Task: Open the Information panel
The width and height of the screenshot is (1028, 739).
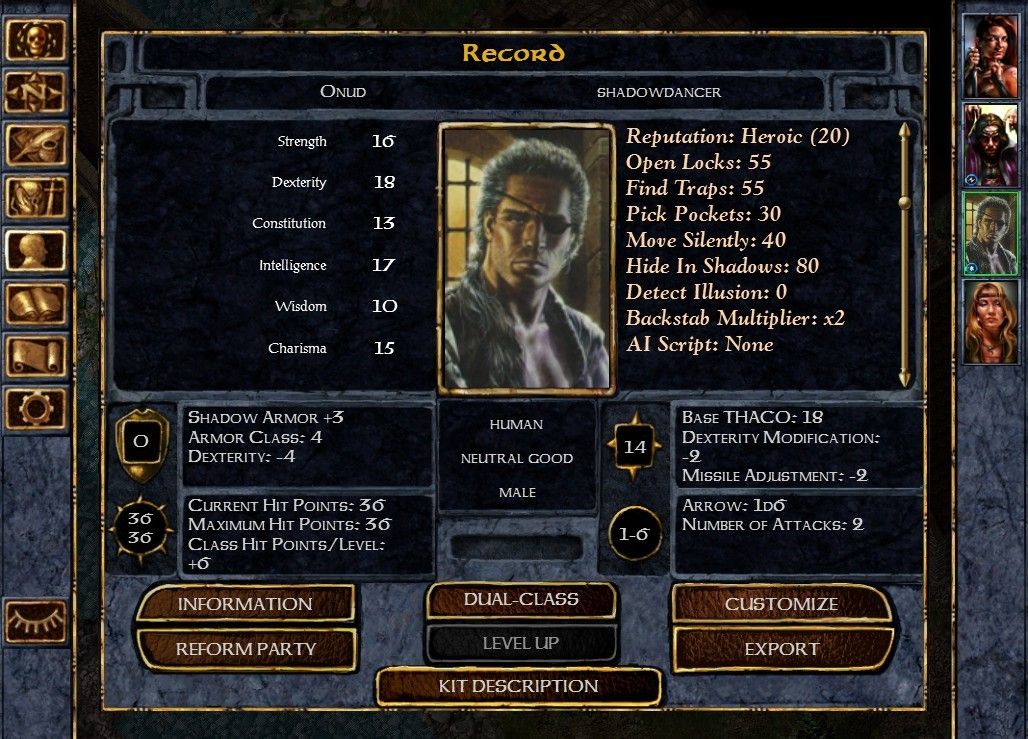Action: (x=245, y=604)
